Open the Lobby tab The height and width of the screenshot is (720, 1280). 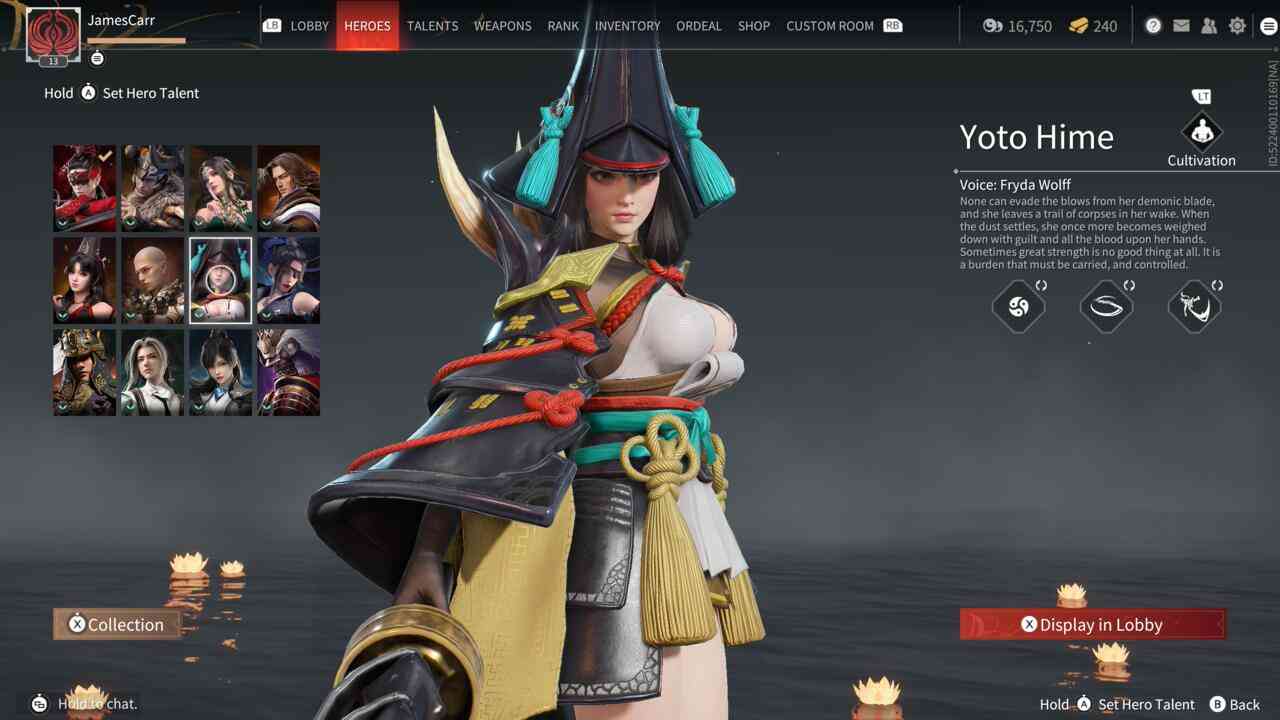[309, 26]
